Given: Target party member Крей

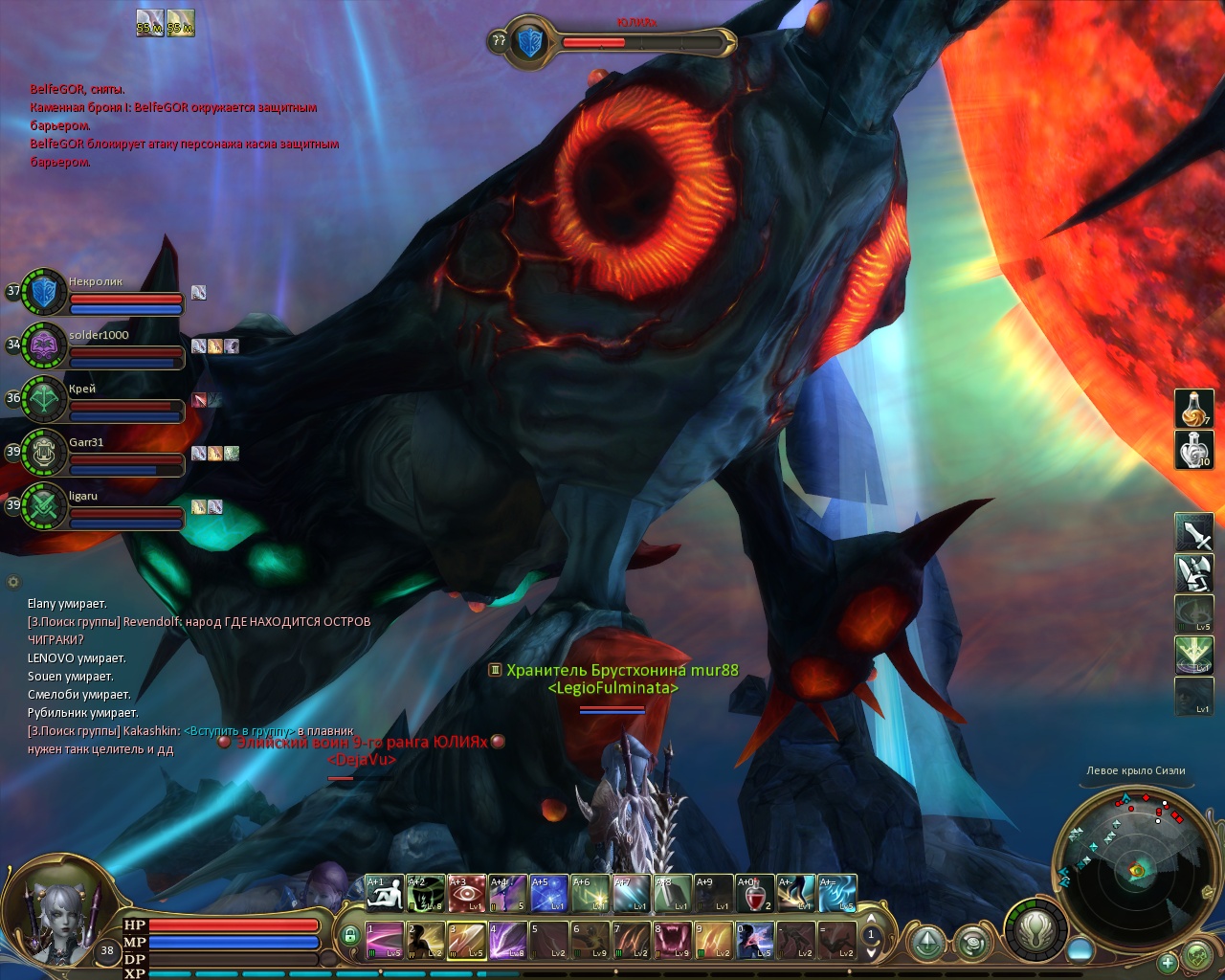Looking at the screenshot, I should (44, 399).
